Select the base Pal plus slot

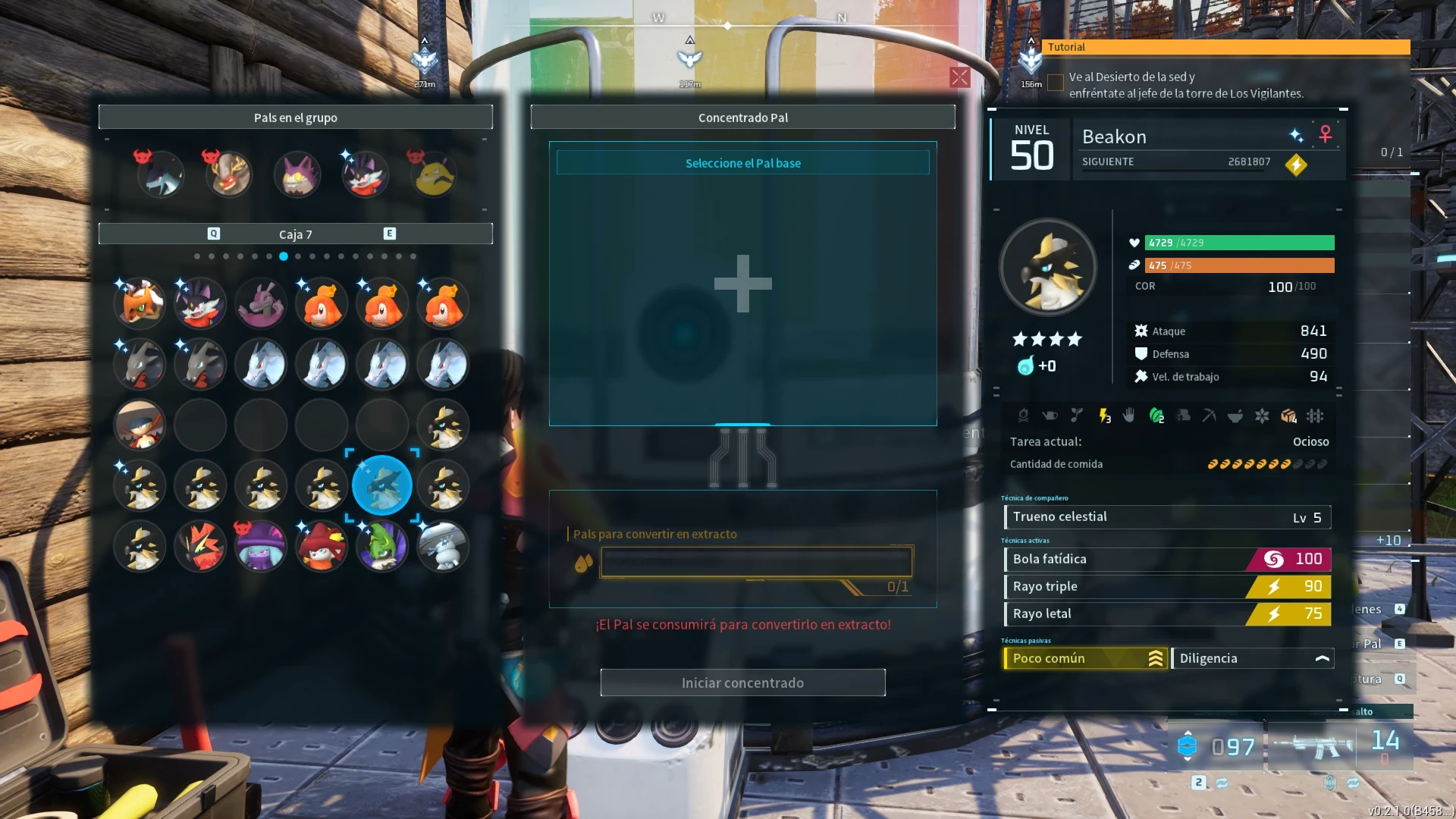pos(742,284)
